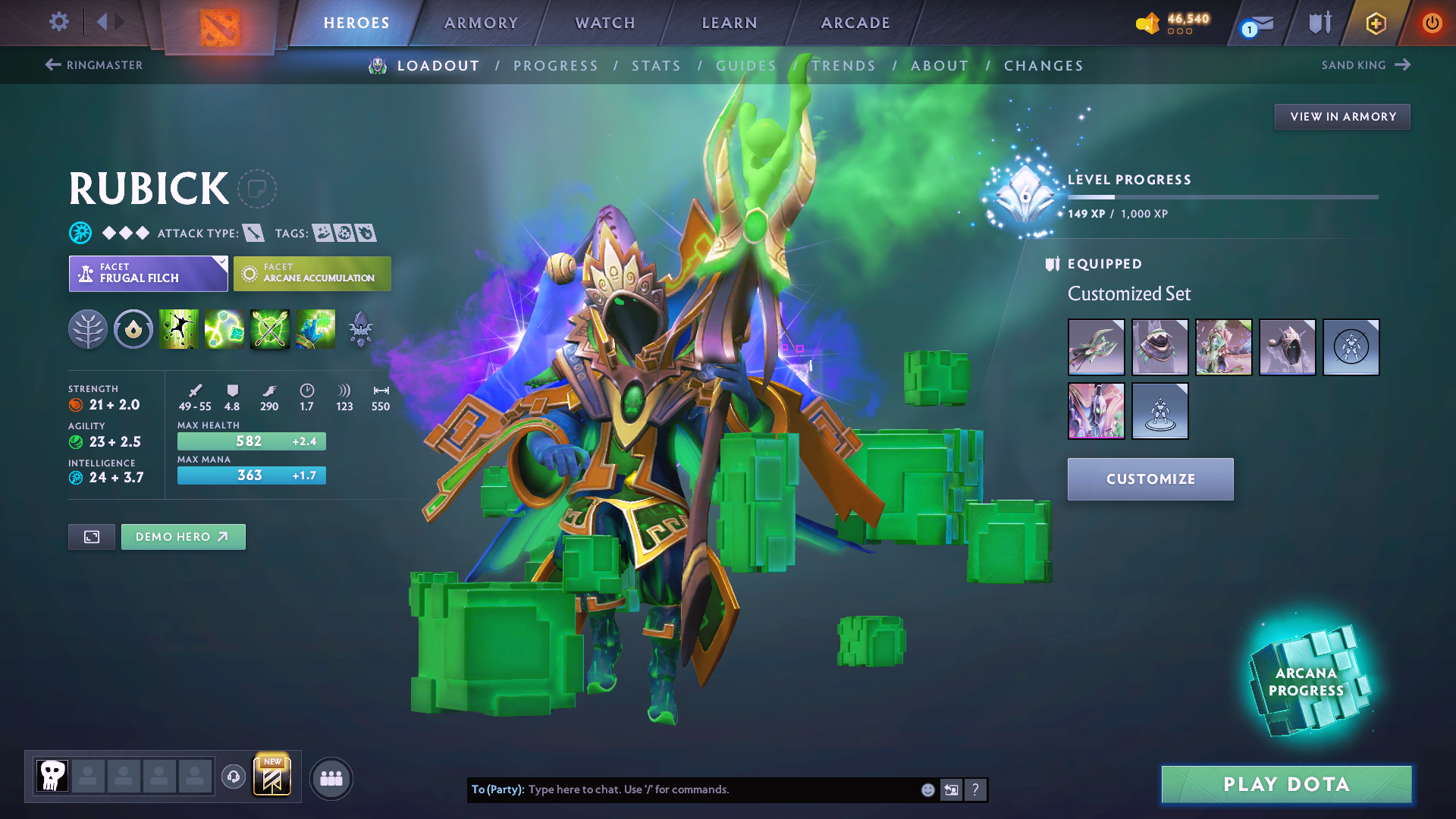View the Arcane Supremacy ability icon
The width and height of the screenshot is (1456, 819).
click(x=269, y=329)
